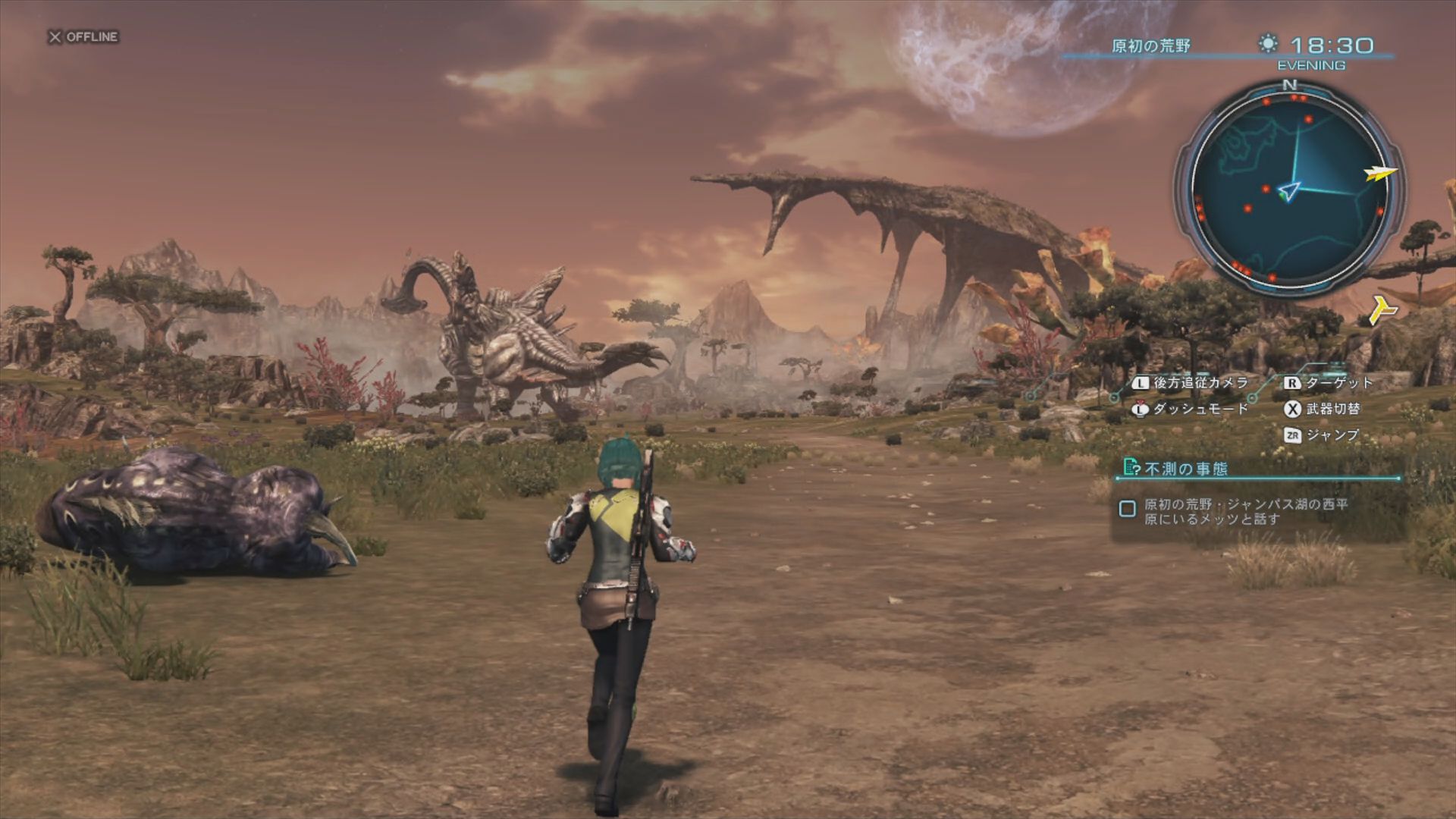Click the OFFLINE status indicator

[x=84, y=36]
